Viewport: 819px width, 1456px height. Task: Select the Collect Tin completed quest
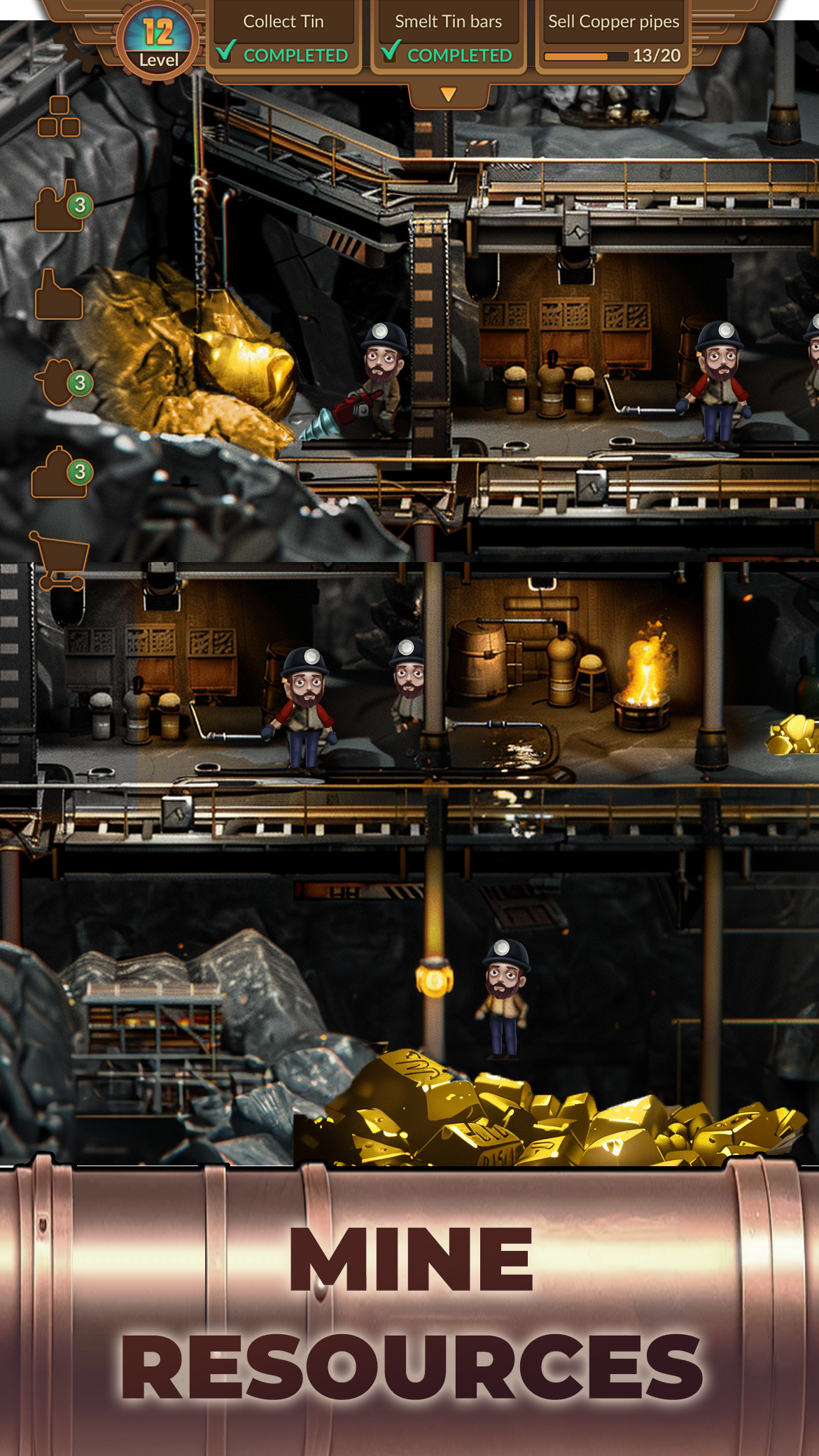point(283,38)
